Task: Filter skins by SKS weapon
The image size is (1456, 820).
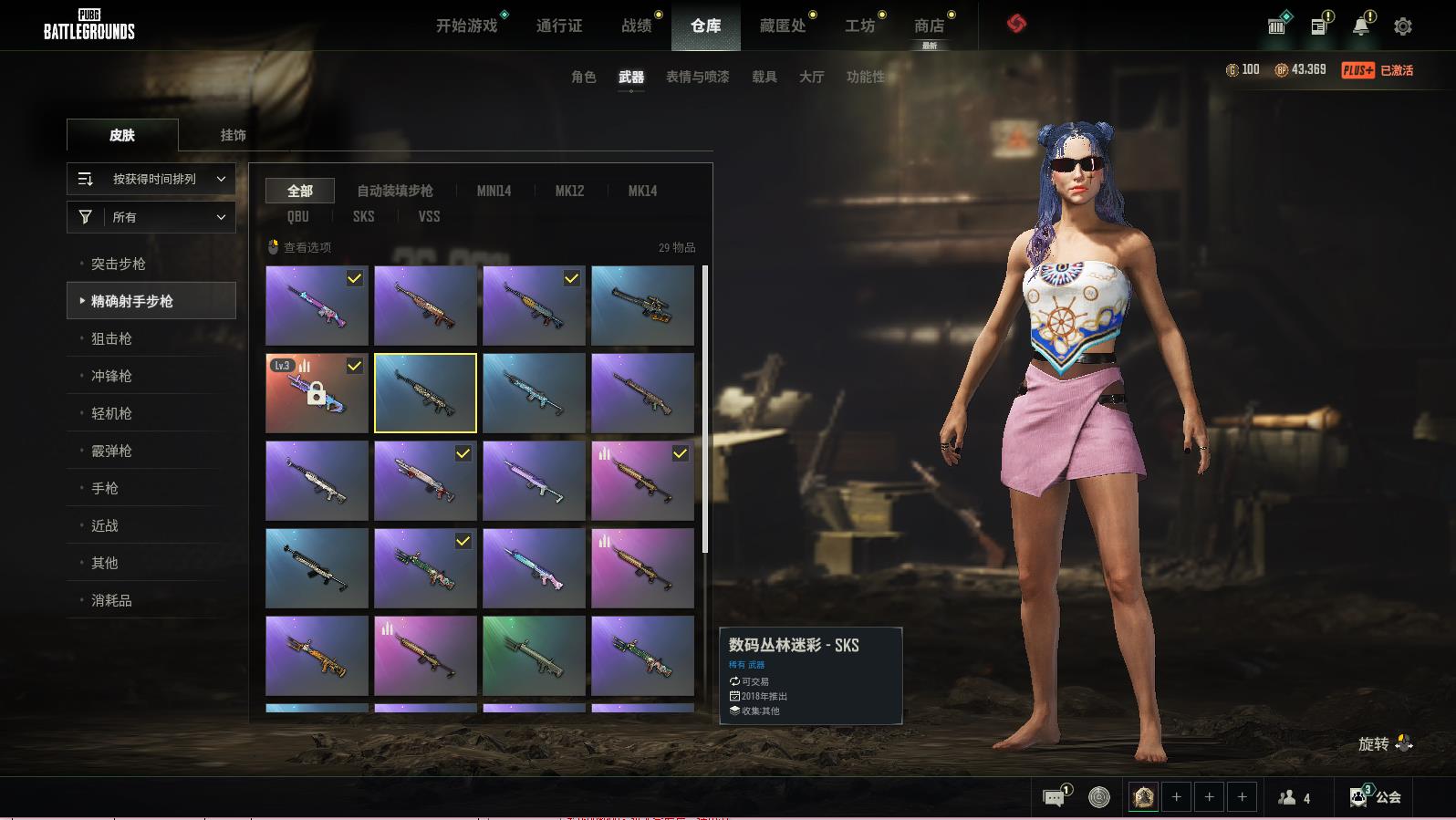Action: click(x=363, y=216)
